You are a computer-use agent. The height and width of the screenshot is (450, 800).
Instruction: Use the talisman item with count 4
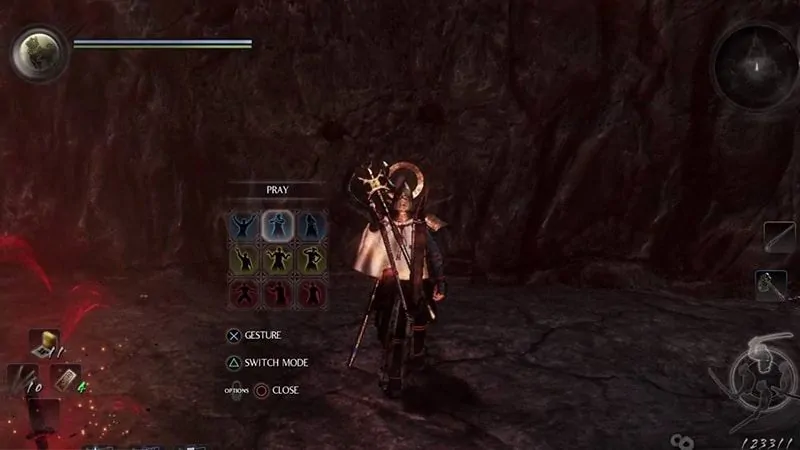65,380
